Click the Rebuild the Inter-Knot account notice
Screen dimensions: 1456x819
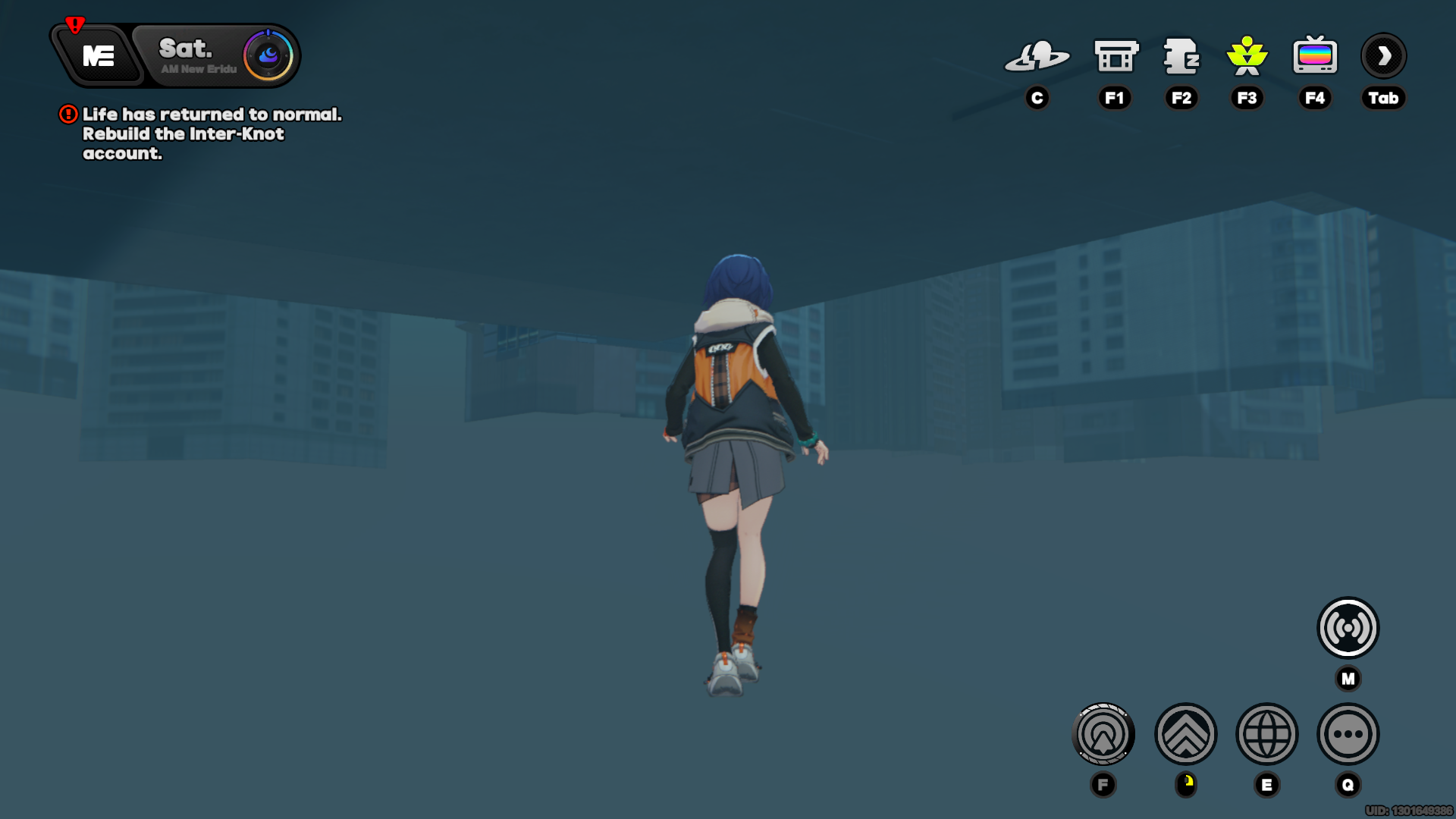(182, 134)
